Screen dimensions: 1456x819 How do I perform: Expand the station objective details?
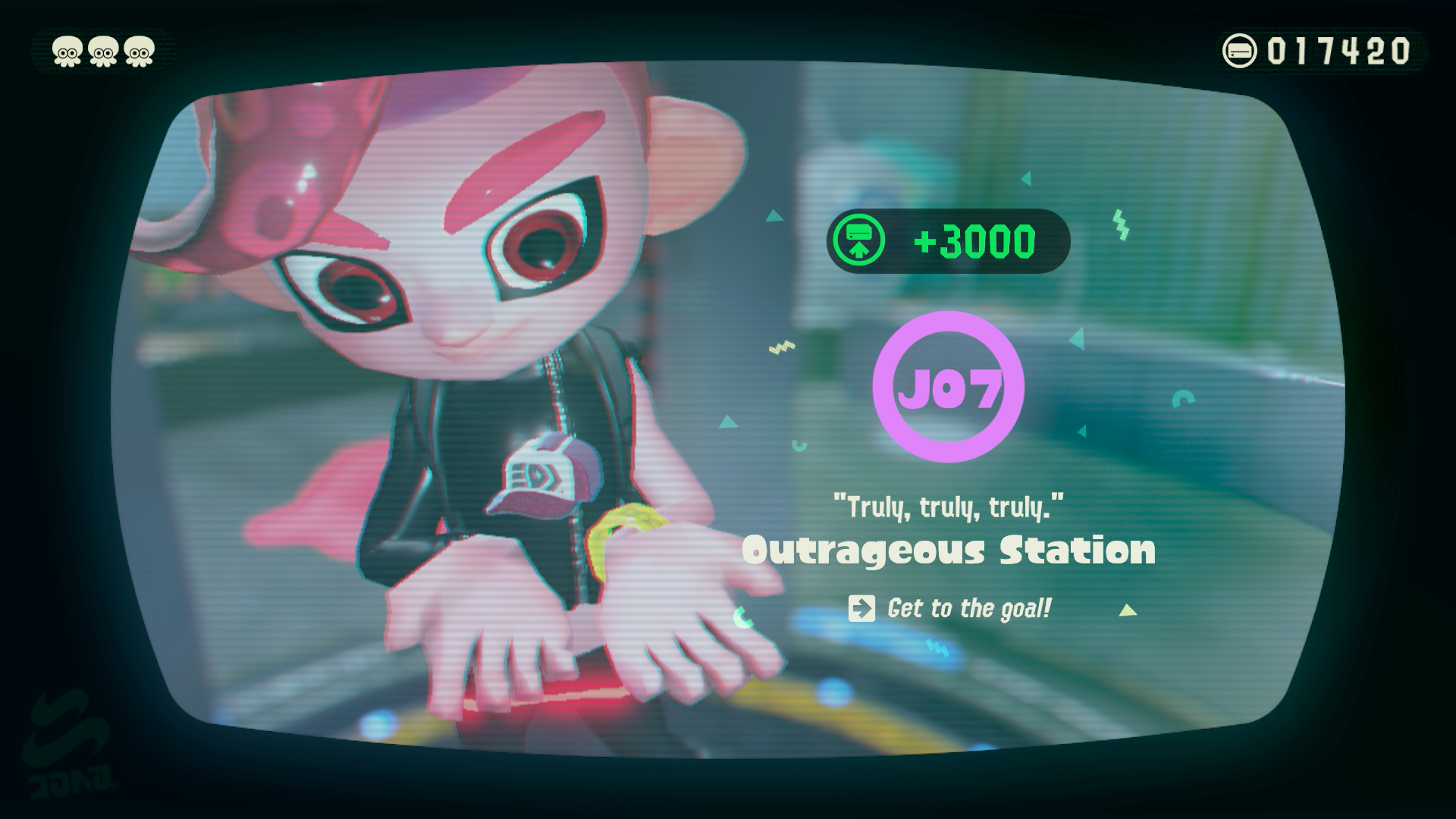point(971,607)
